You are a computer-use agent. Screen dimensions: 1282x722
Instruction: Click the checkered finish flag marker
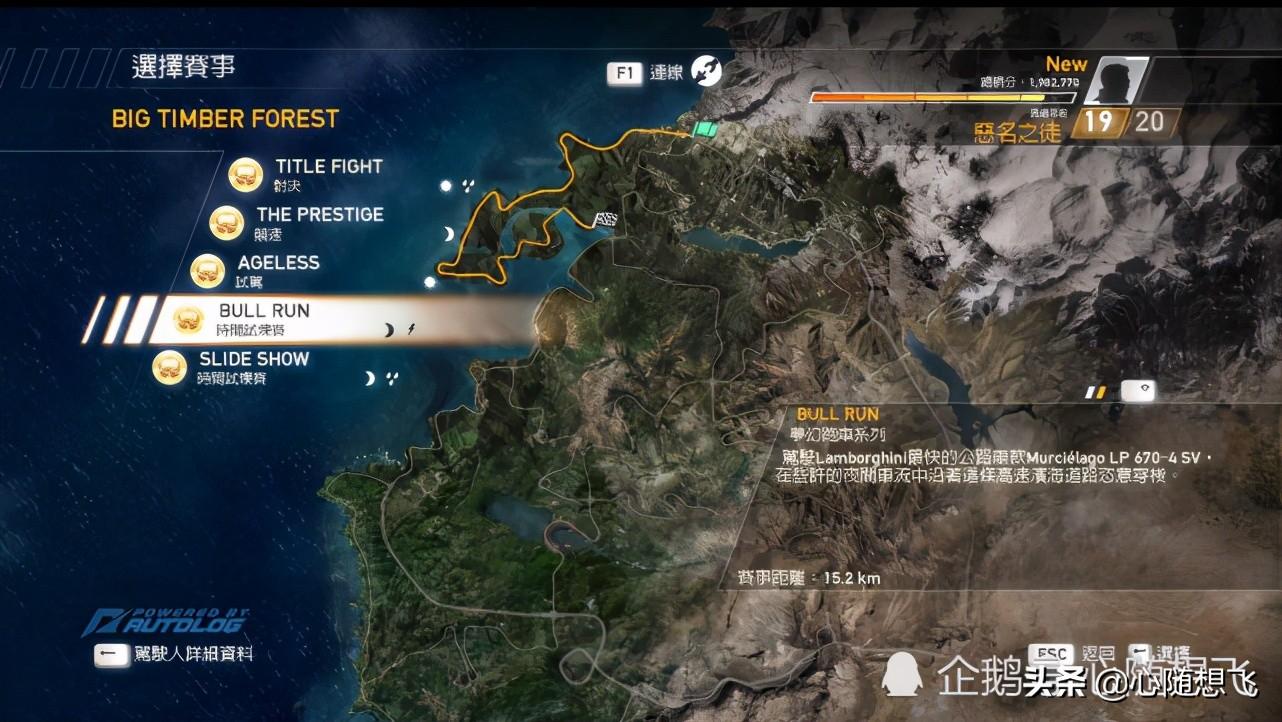pos(606,219)
